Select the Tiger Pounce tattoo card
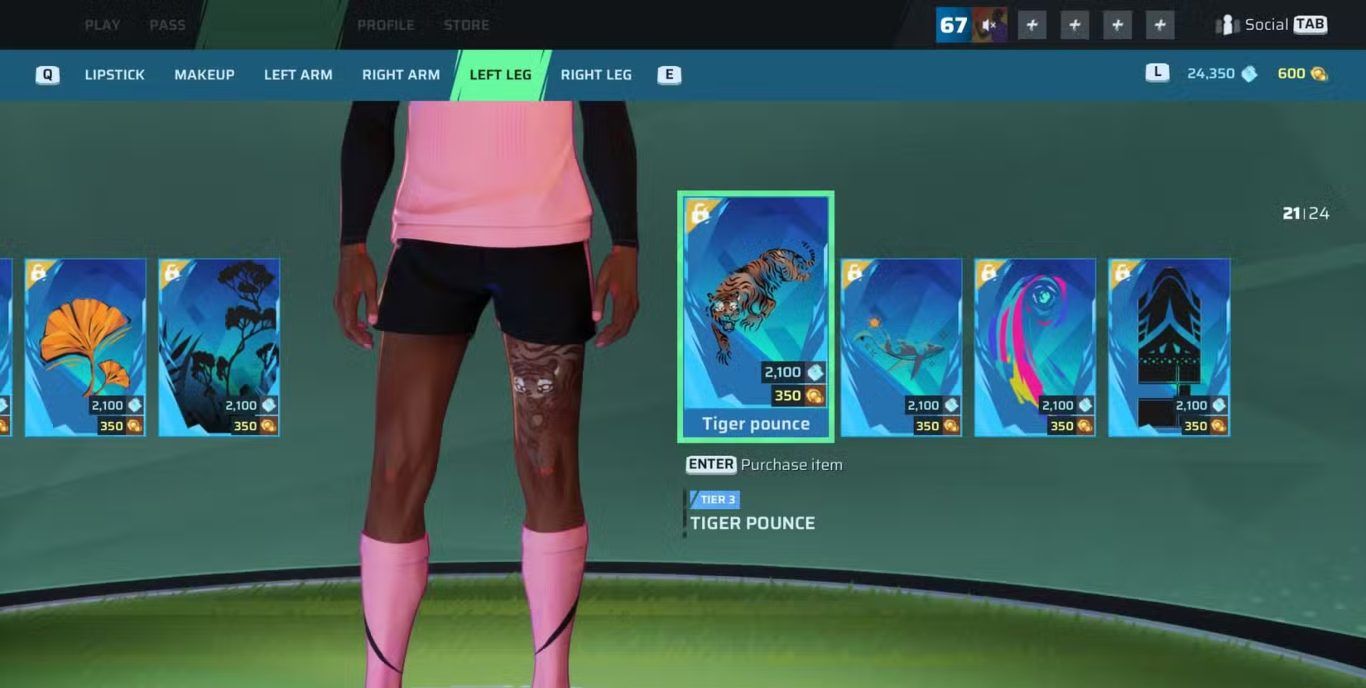Image resolution: width=1366 pixels, height=688 pixels. point(756,316)
